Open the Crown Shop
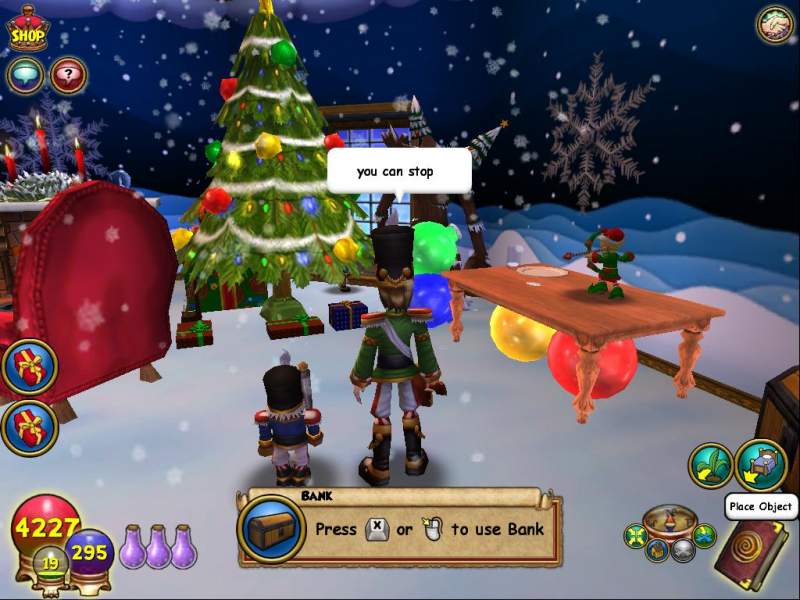 [28, 30]
